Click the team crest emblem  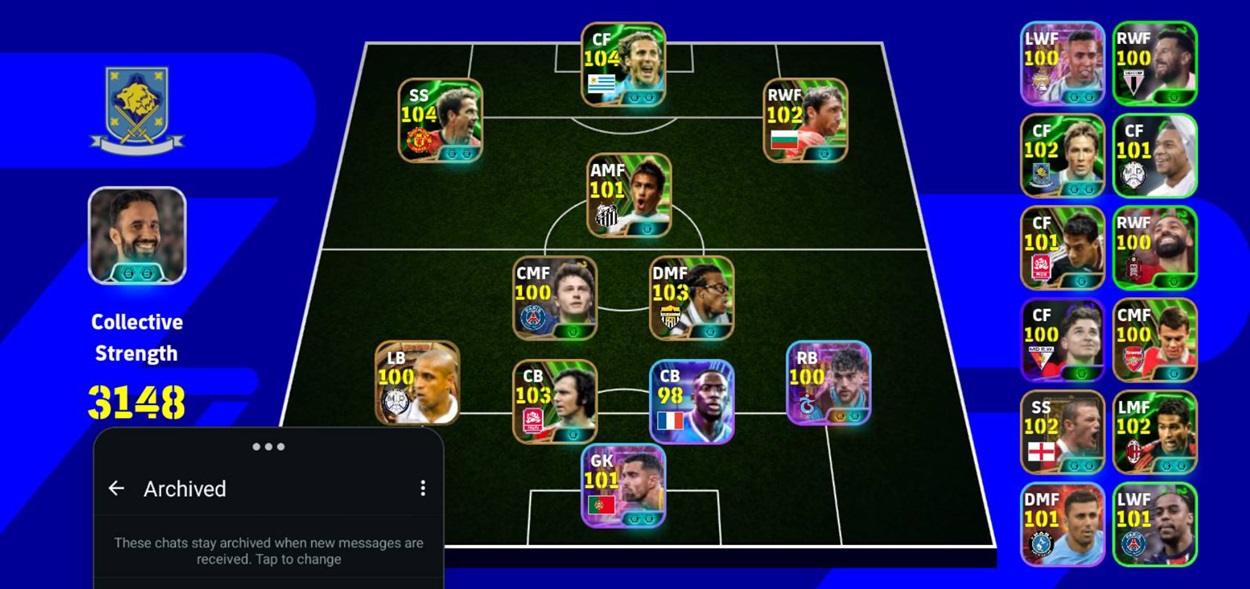pos(137,109)
